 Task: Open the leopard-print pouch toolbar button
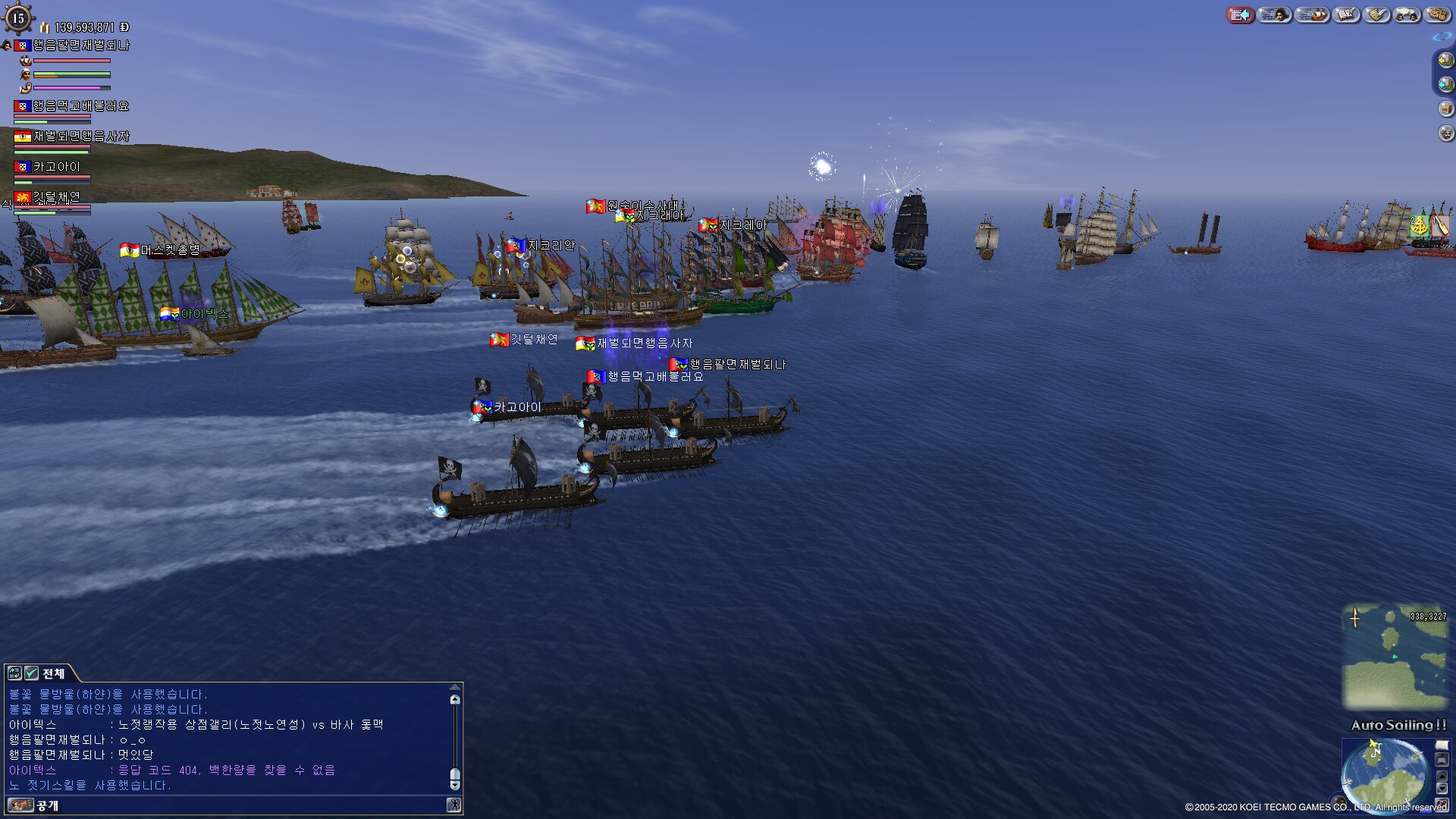pyautogui.click(x=1437, y=14)
